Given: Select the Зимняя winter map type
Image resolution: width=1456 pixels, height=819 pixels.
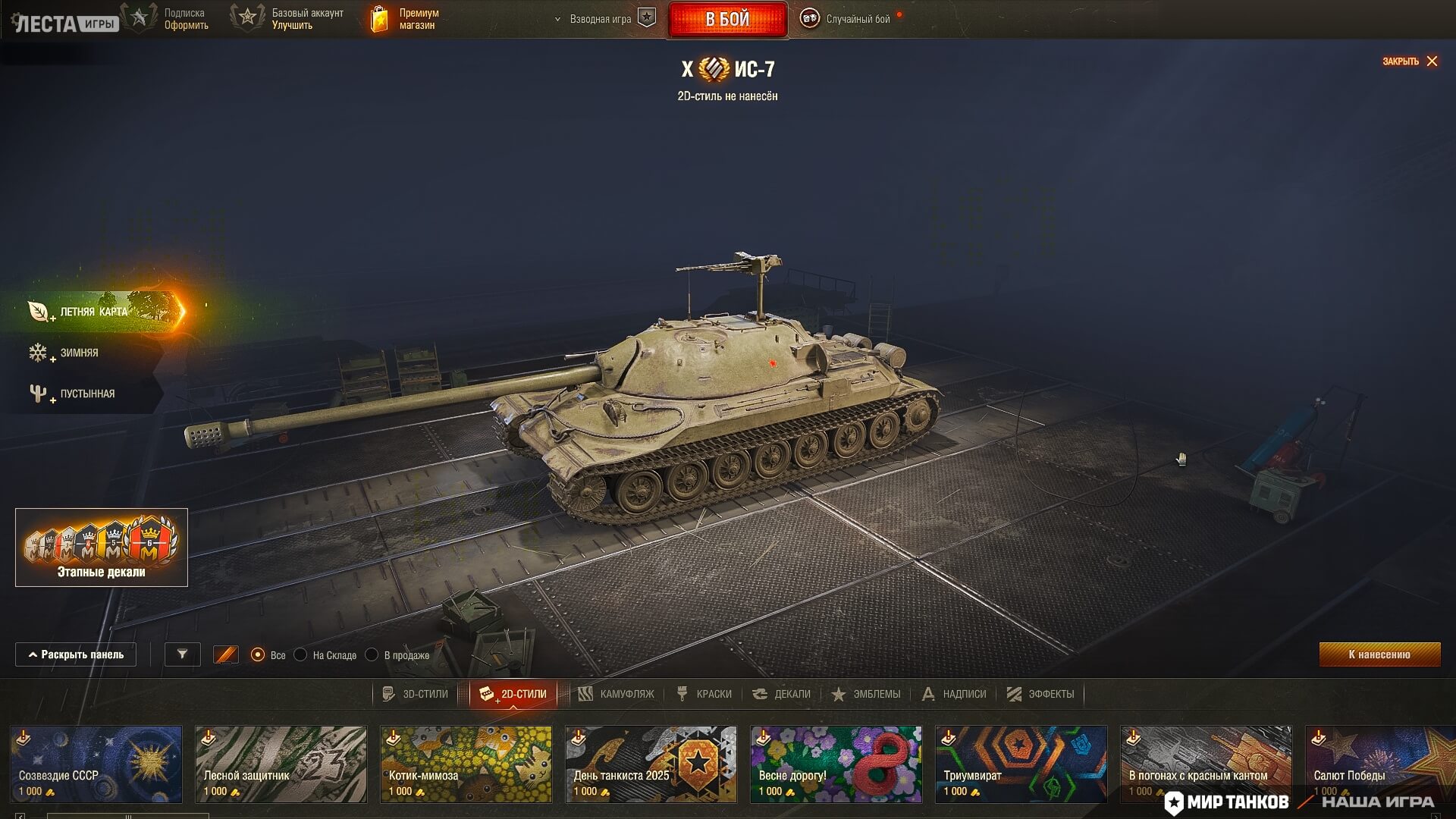Looking at the screenshot, I should coord(79,353).
